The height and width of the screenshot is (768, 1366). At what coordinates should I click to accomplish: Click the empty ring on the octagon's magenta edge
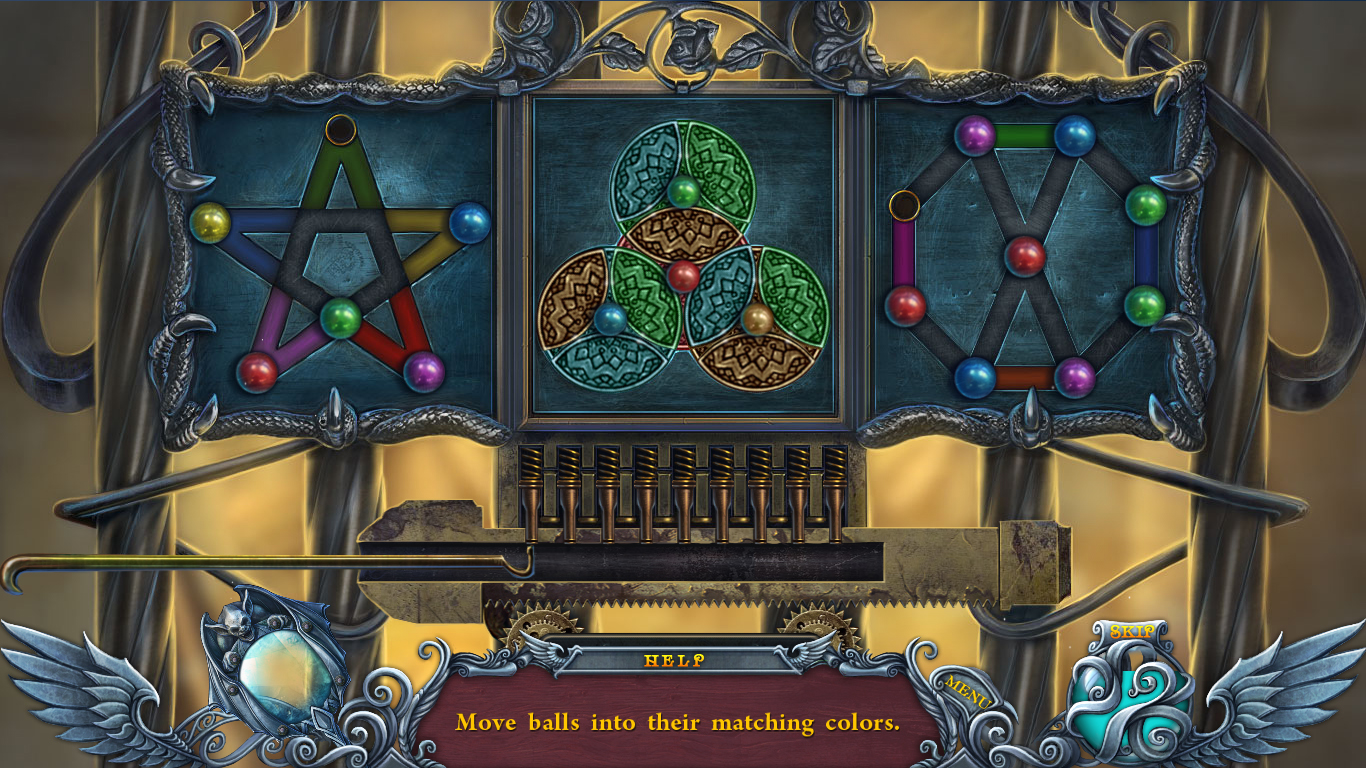(902, 207)
